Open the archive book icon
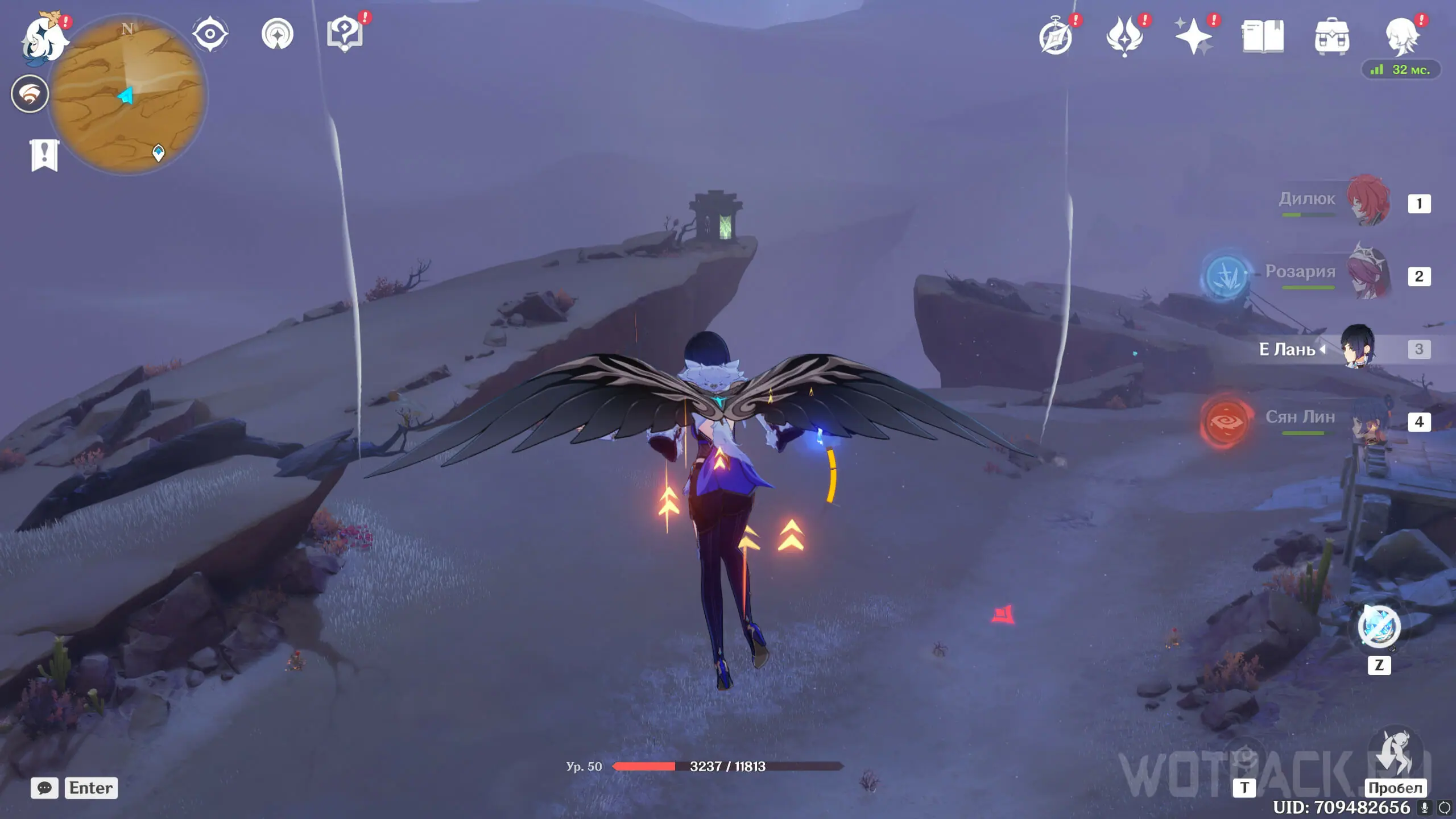1456x819 pixels. tap(1263, 36)
